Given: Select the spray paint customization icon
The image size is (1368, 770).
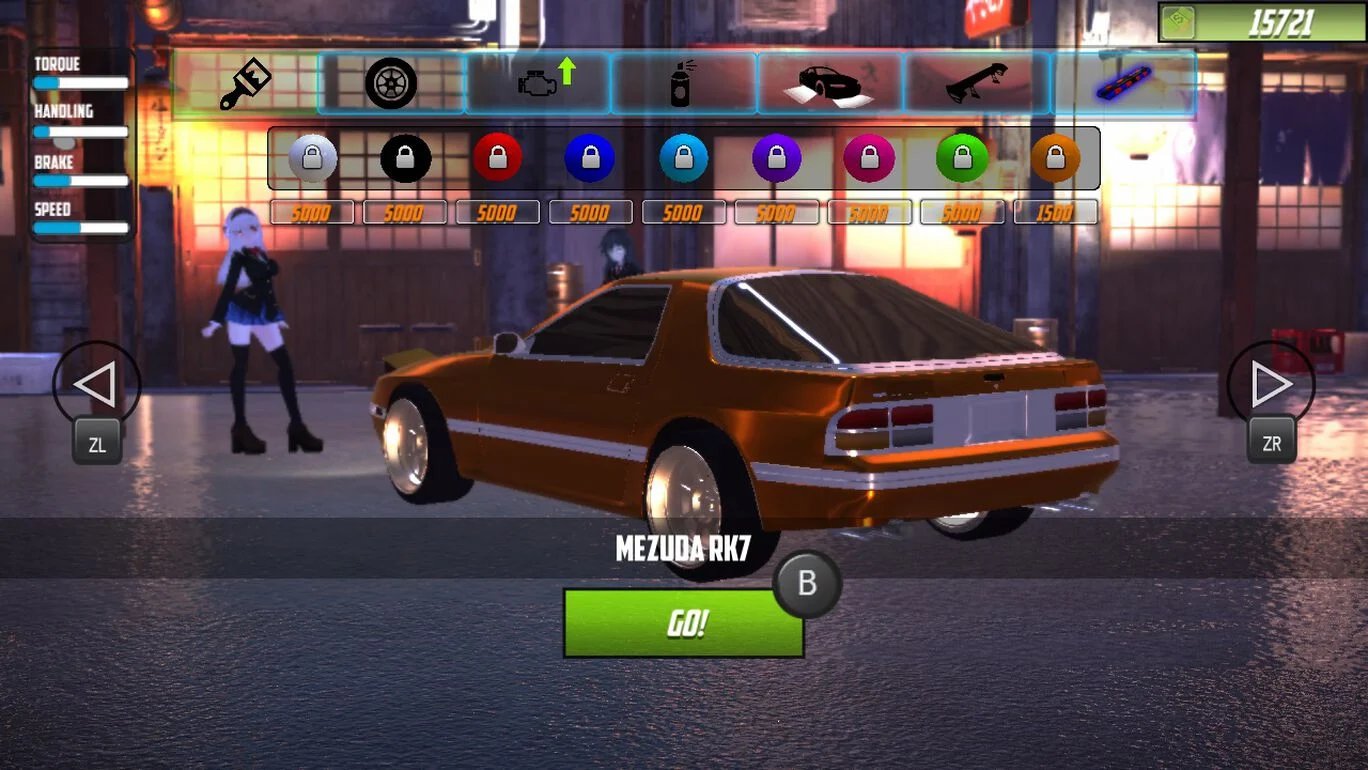Looking at the screenshot, I should pyautogui.click(x=683, y=82).
